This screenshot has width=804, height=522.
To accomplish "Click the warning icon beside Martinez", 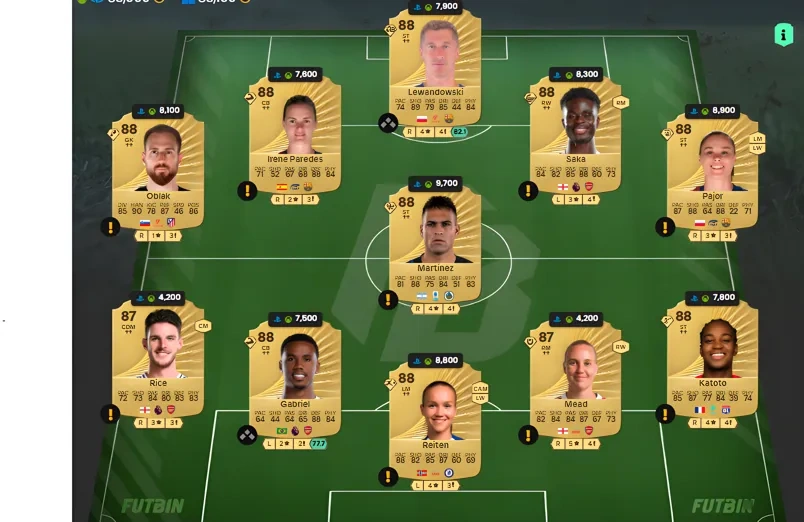I will click(388, 299).
